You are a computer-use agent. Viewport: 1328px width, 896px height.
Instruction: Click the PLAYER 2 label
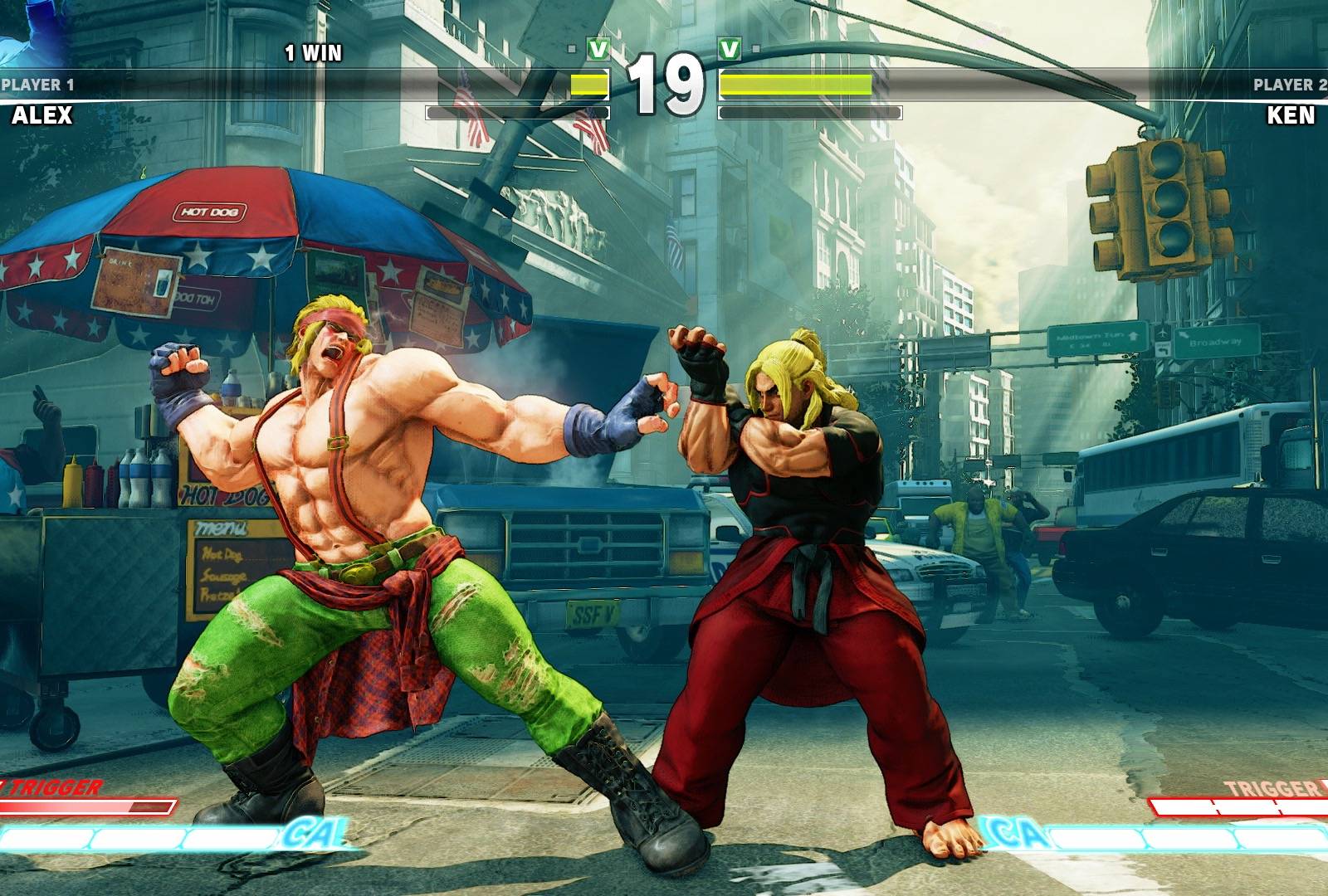click(1290, 83)
